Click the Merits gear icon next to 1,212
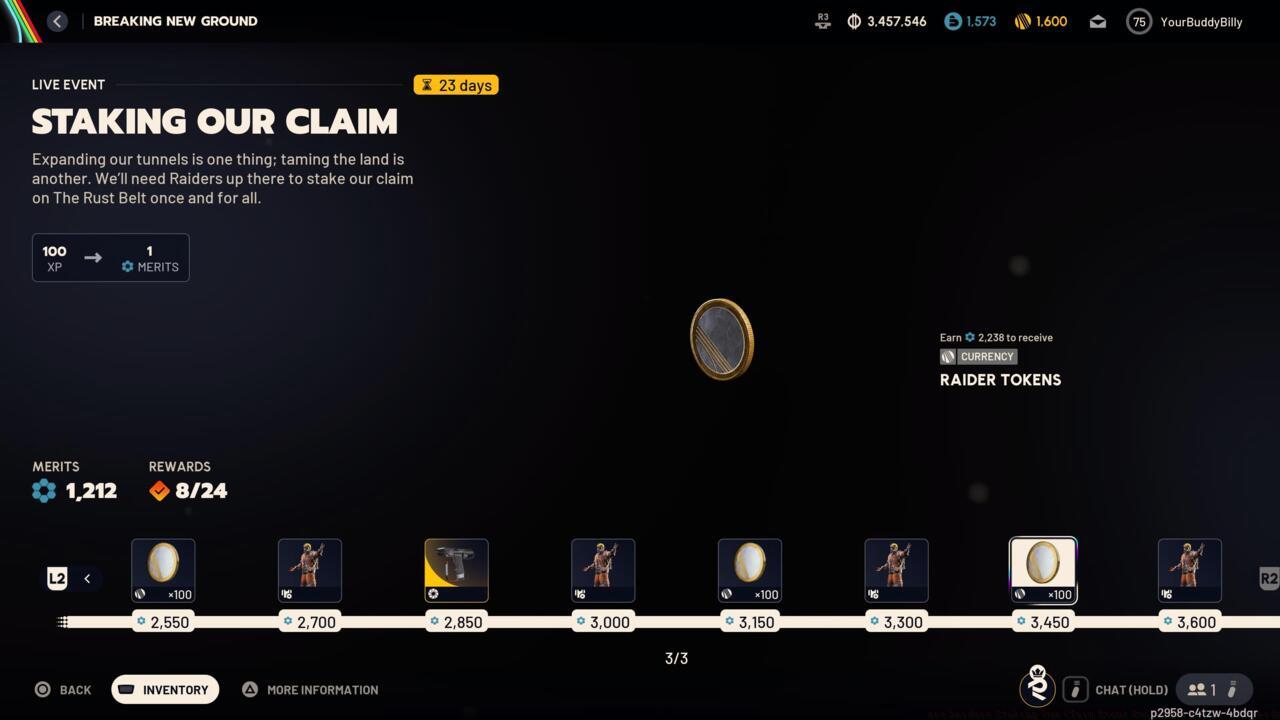This screenshot has width=1280, height=720. point(44,491)
